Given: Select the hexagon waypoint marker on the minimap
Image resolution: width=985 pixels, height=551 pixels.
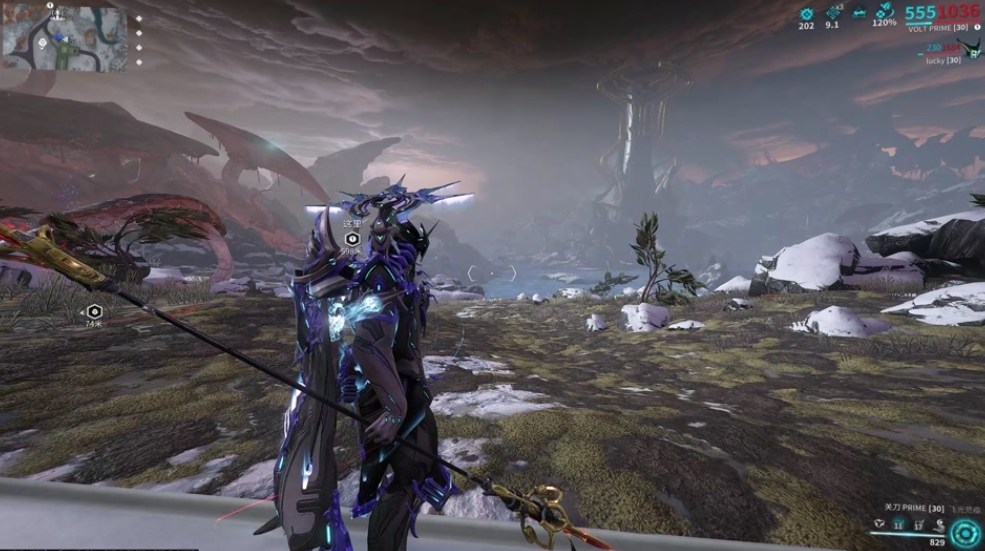Looking at the screenshot, I should pyautogui.click(x=43, y=43).
